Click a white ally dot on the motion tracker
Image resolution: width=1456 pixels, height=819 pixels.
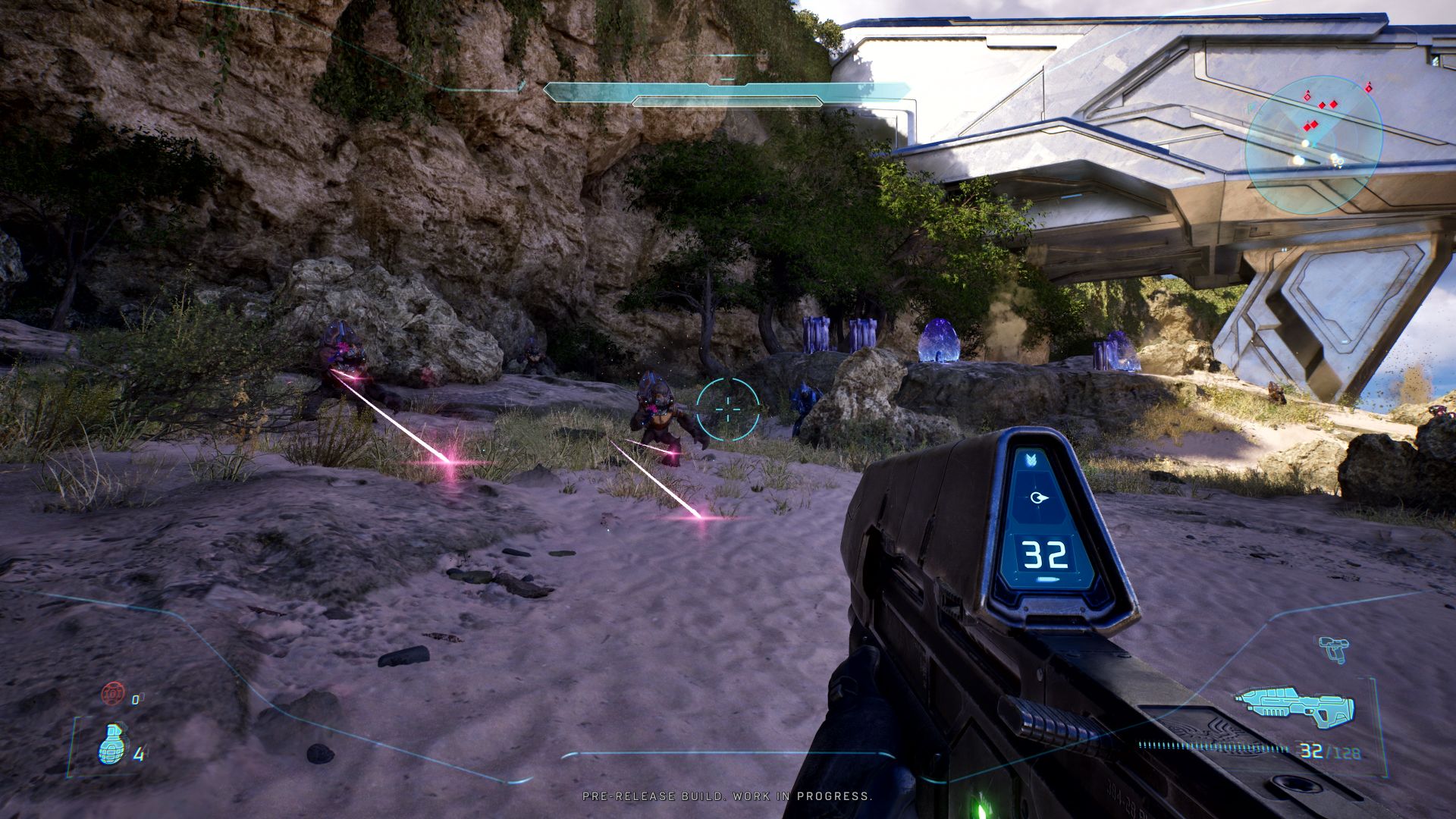point(1306,143)
